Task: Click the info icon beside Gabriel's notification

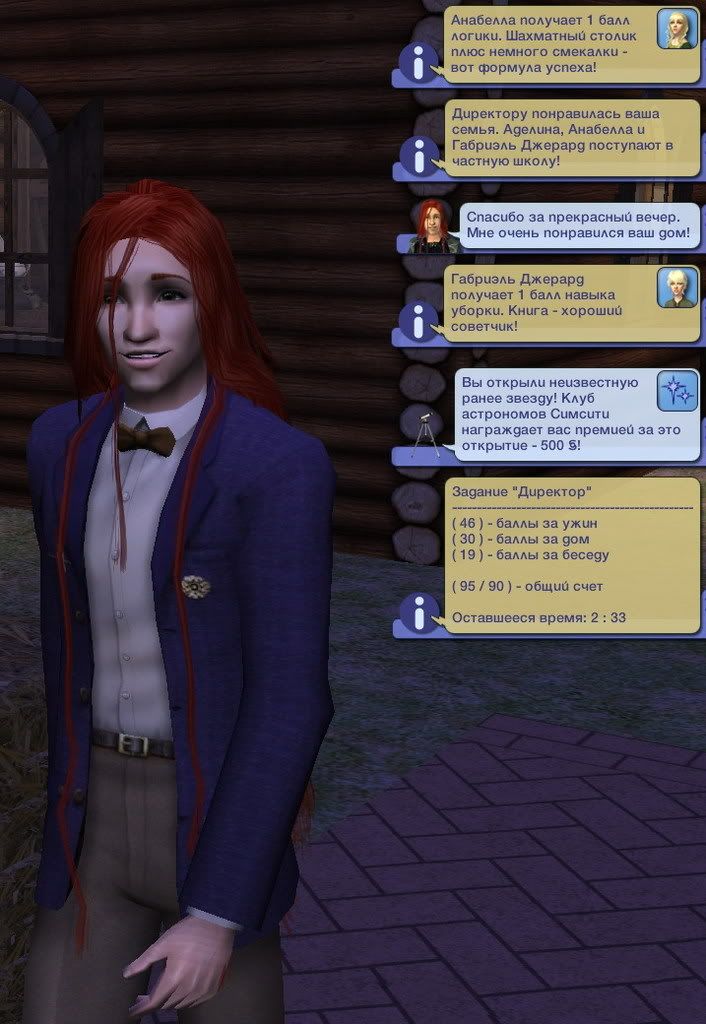Action: [x=418, y=321]
